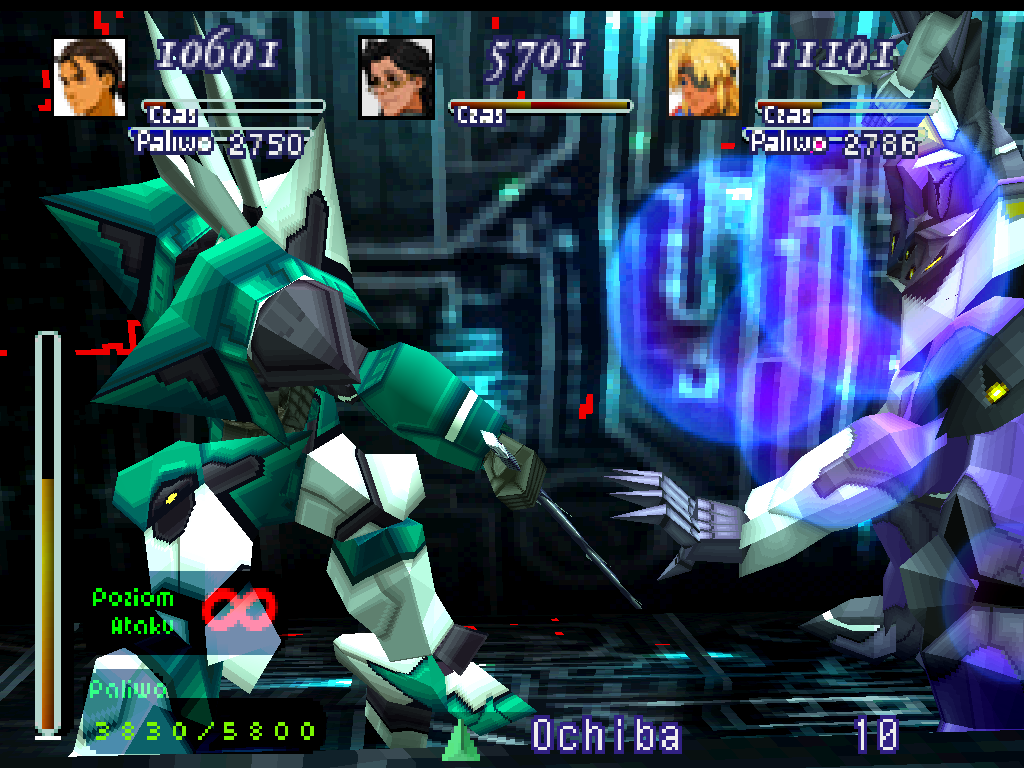Screen dimensions: 1024x768
Task: Select the black-haired pilot portrait with glasses
Action: [397, 77]
